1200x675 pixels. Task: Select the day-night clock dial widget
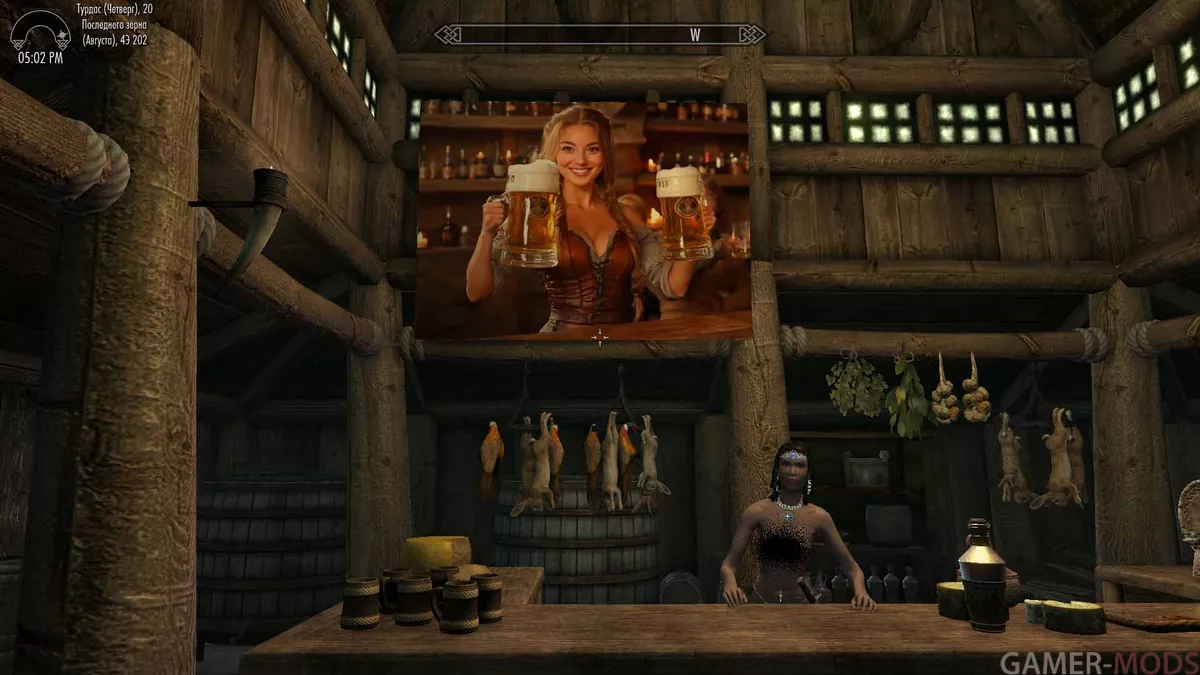pos(40,30)
